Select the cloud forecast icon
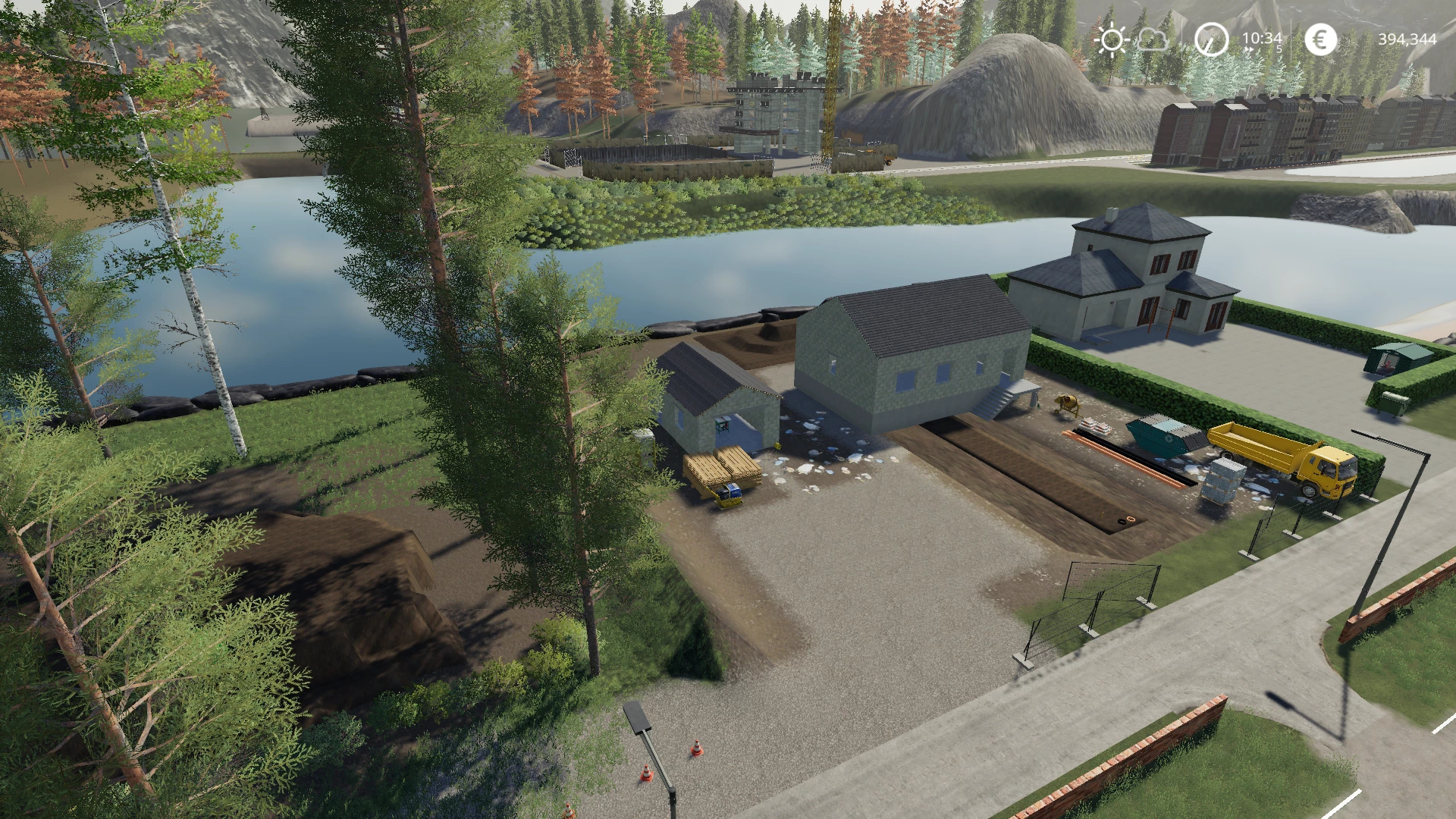Image resolution: width=1456 pixels, height=819 pixels. point(1153,39)
